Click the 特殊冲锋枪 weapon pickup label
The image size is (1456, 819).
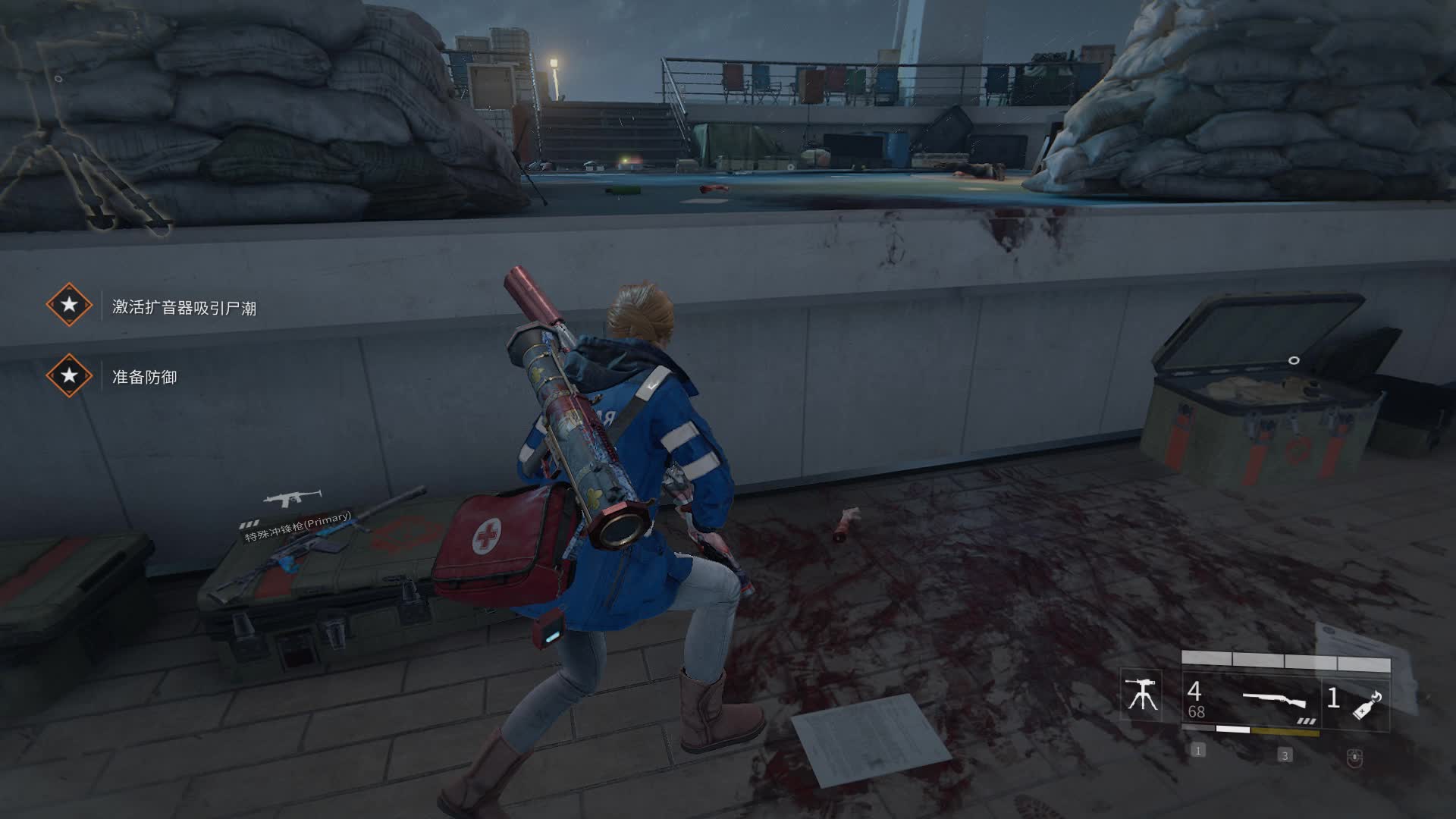point(298,527)
